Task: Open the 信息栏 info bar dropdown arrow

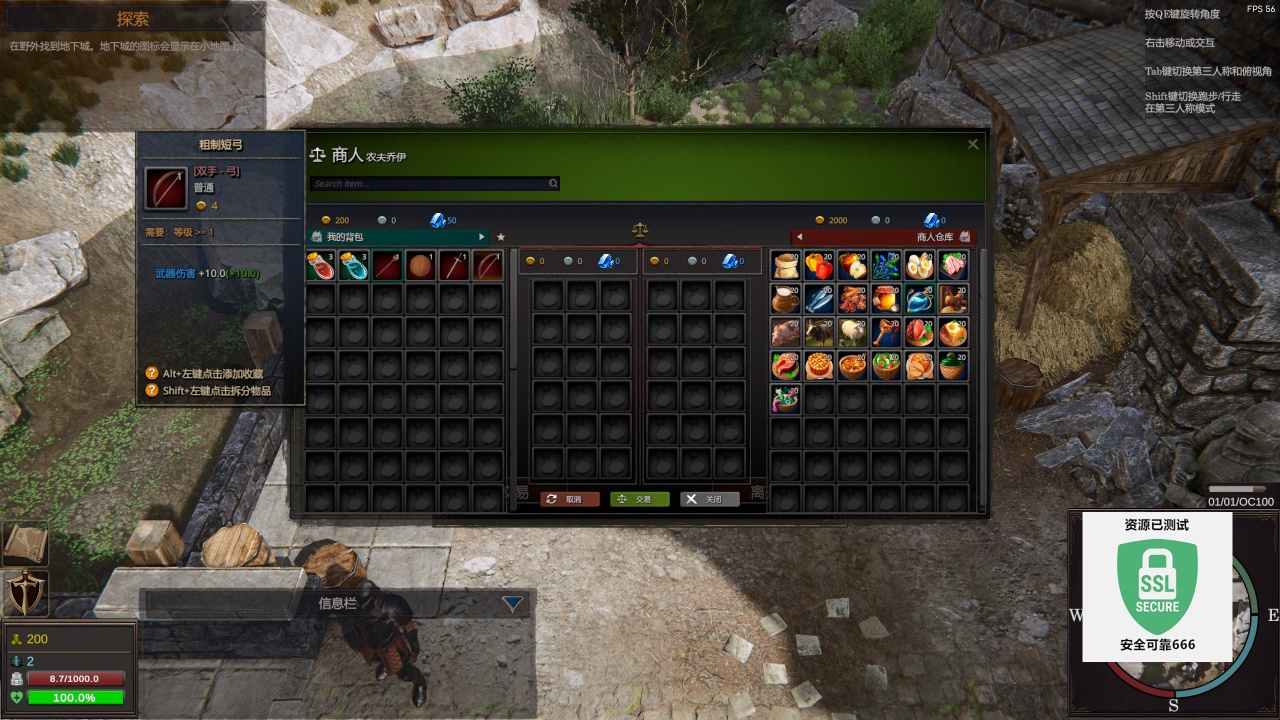Action: 512,603
